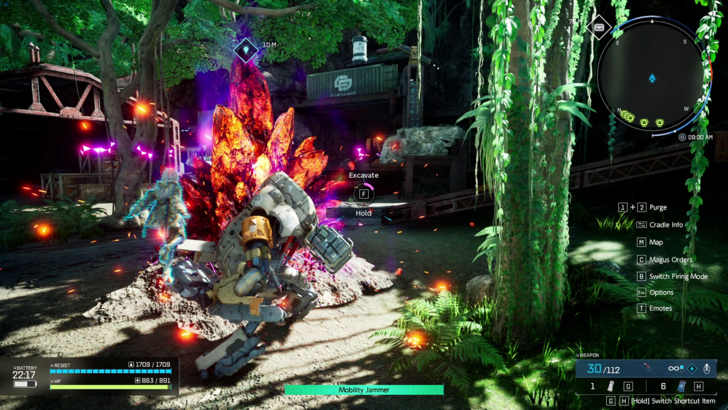Open the Map from the shortcut list

656,242
